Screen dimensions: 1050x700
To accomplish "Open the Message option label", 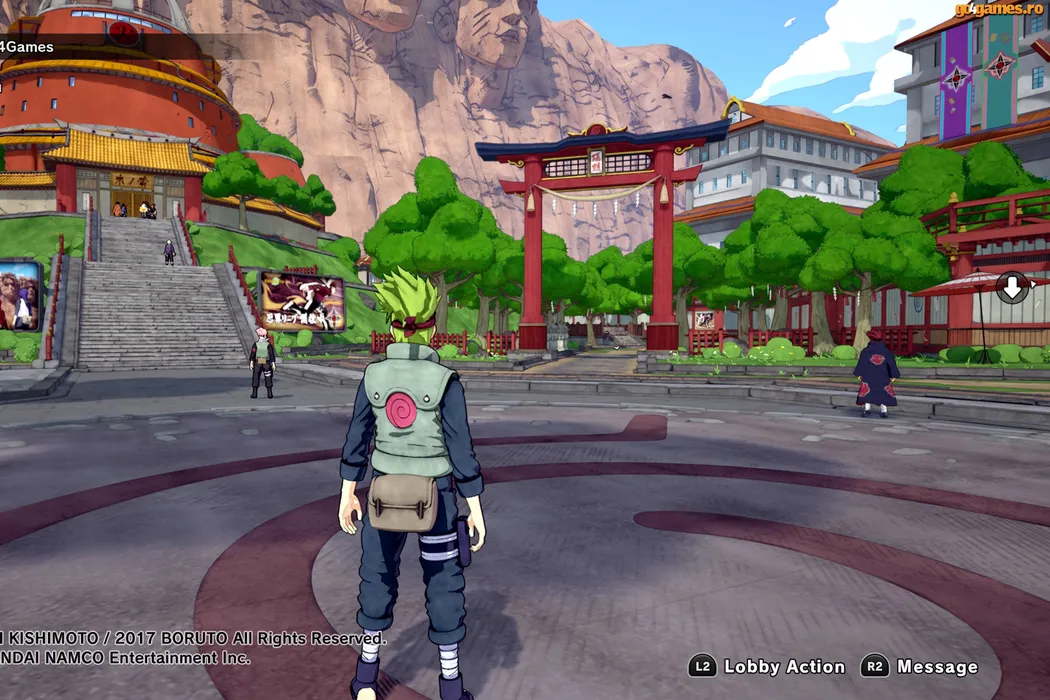I will (x=937, y=667).
